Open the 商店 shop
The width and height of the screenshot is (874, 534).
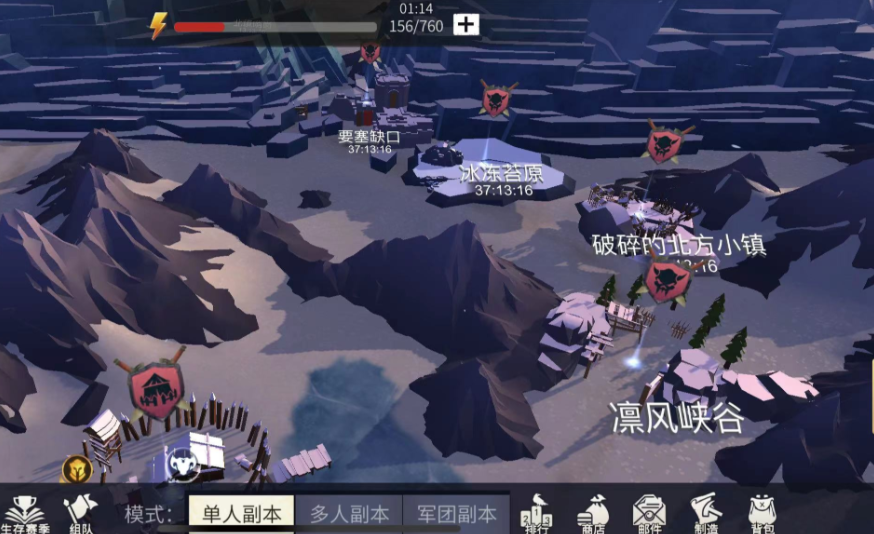(x=592, y=513)
